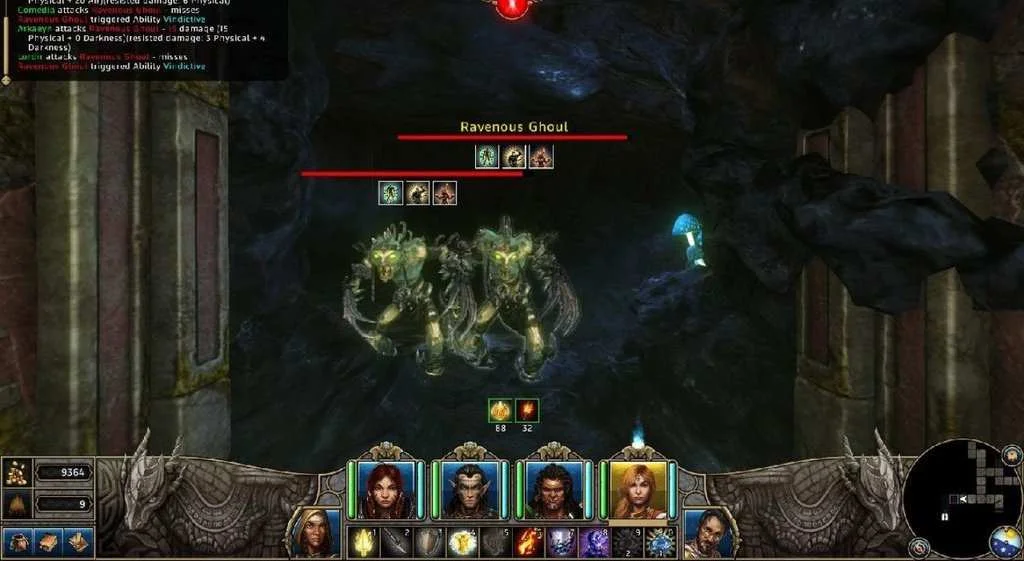The height and width of the screenshot is (561, 1024).
Task: Select the red-haired woman party portrait
Action: pyautogui.click(x=385, y=490)
